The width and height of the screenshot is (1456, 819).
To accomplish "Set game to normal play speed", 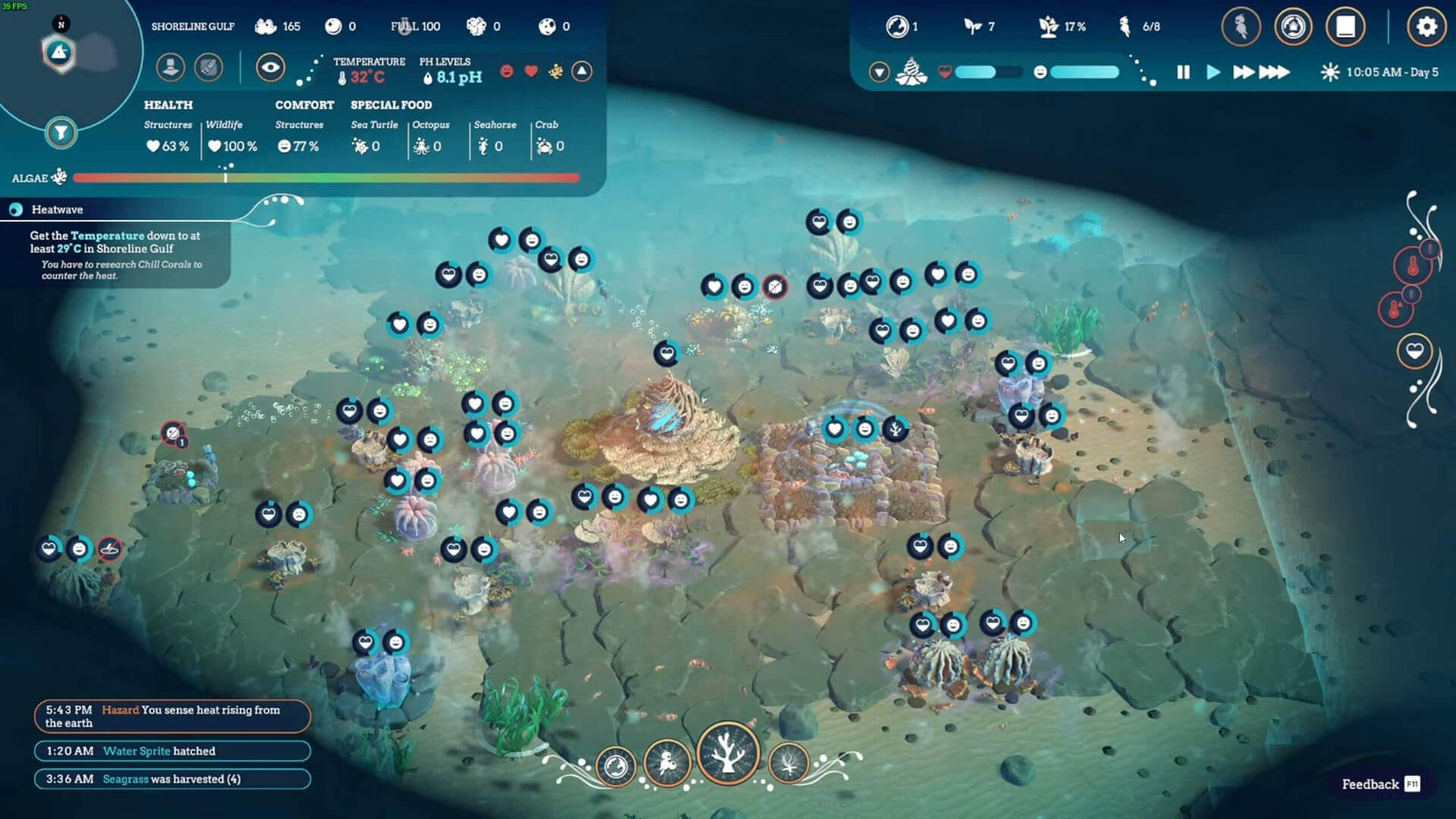I will click(x=1213, y=72).
